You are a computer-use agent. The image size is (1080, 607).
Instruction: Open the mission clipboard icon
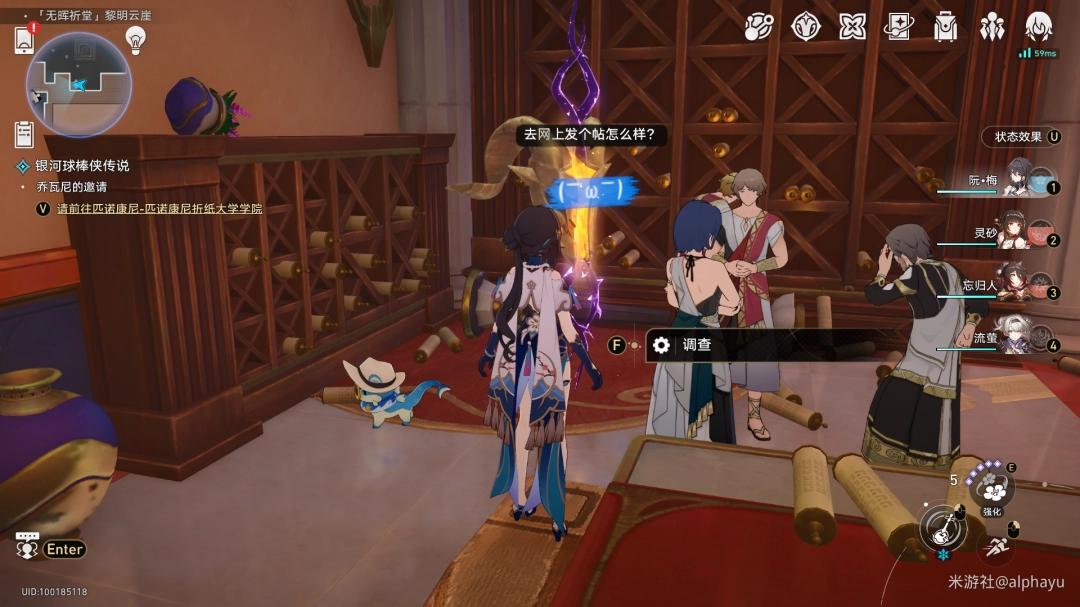25,133
